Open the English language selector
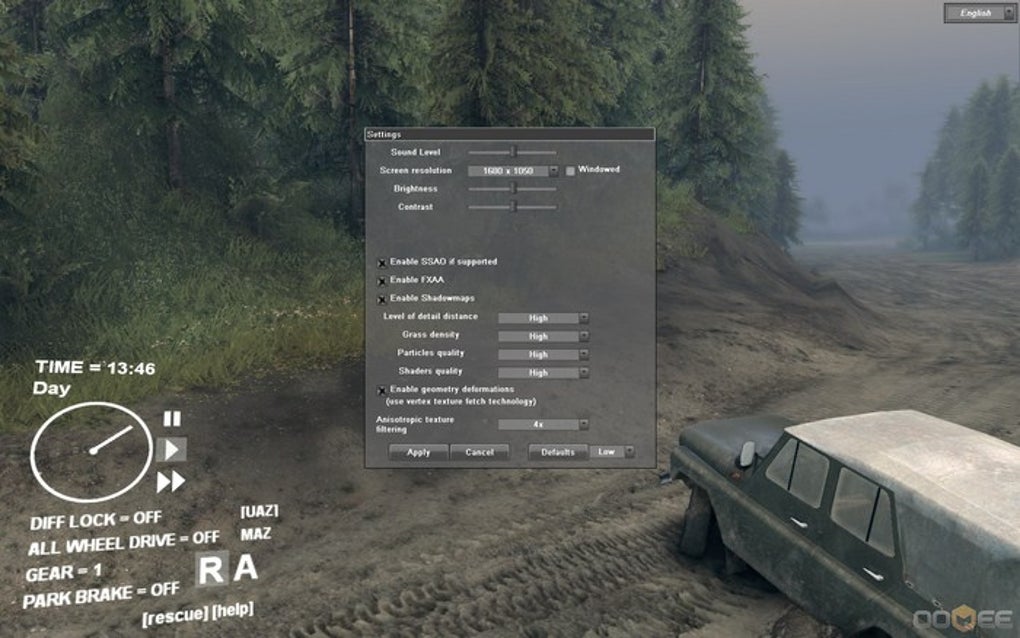Viewport: 1020px width, 638px height. coord(979,13)
